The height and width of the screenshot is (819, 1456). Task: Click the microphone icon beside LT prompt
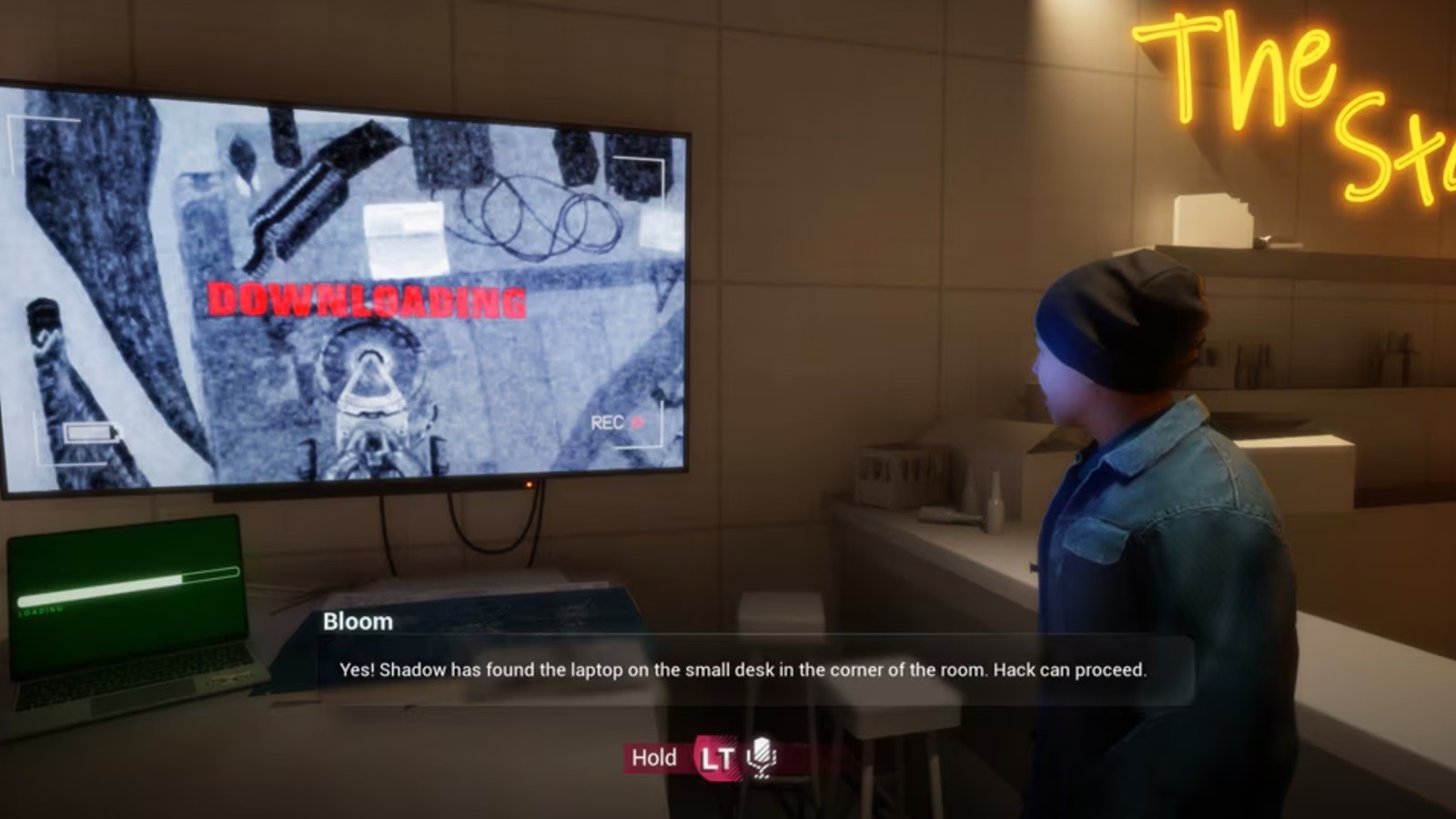[x=762, y=757]
